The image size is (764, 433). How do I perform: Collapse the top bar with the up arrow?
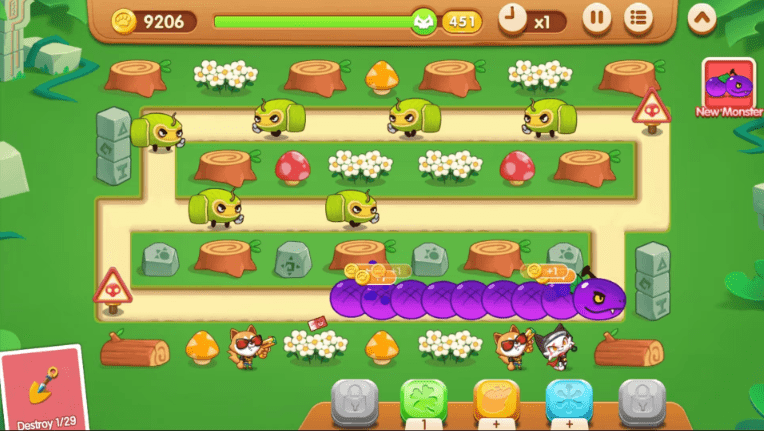click(702, 18)
